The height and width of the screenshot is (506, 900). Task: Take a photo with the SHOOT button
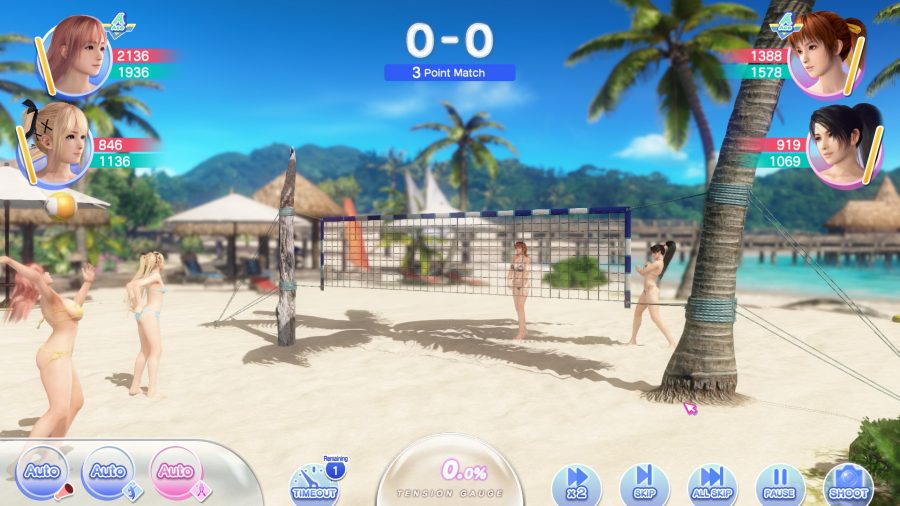click(x=847, y=483)
